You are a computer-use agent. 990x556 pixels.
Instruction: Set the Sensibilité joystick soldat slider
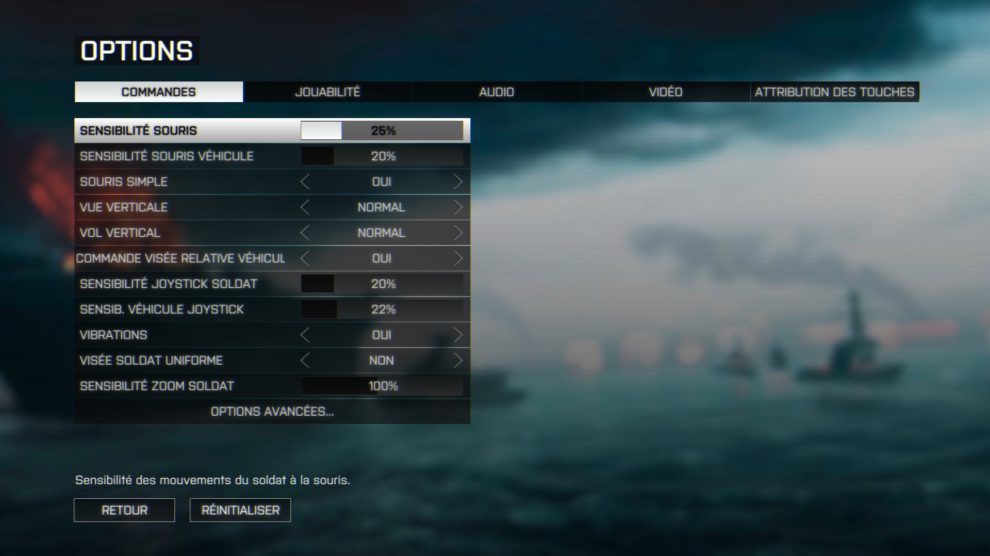pos(382,284)
